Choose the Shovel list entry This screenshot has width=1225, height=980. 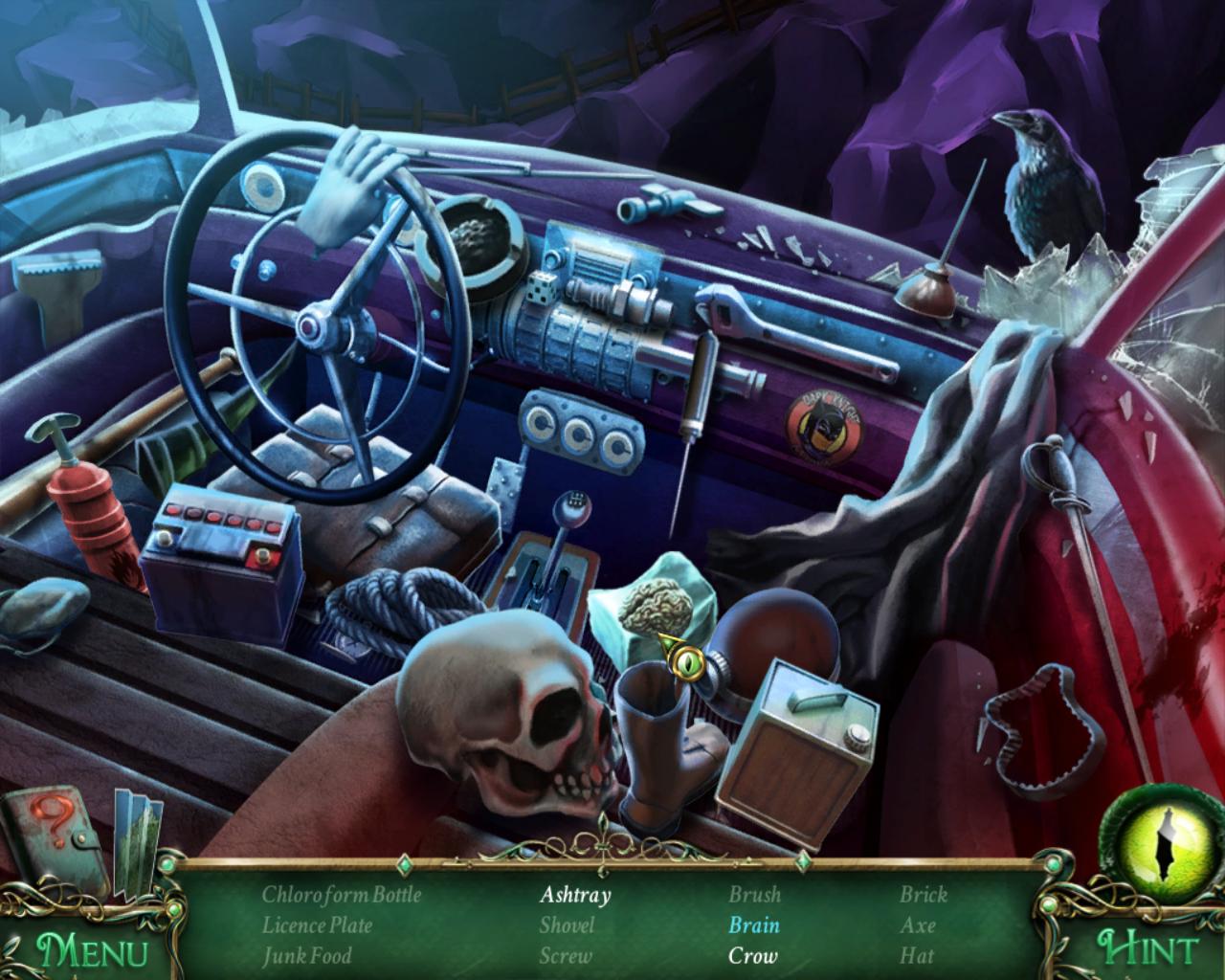coord(566,925)
